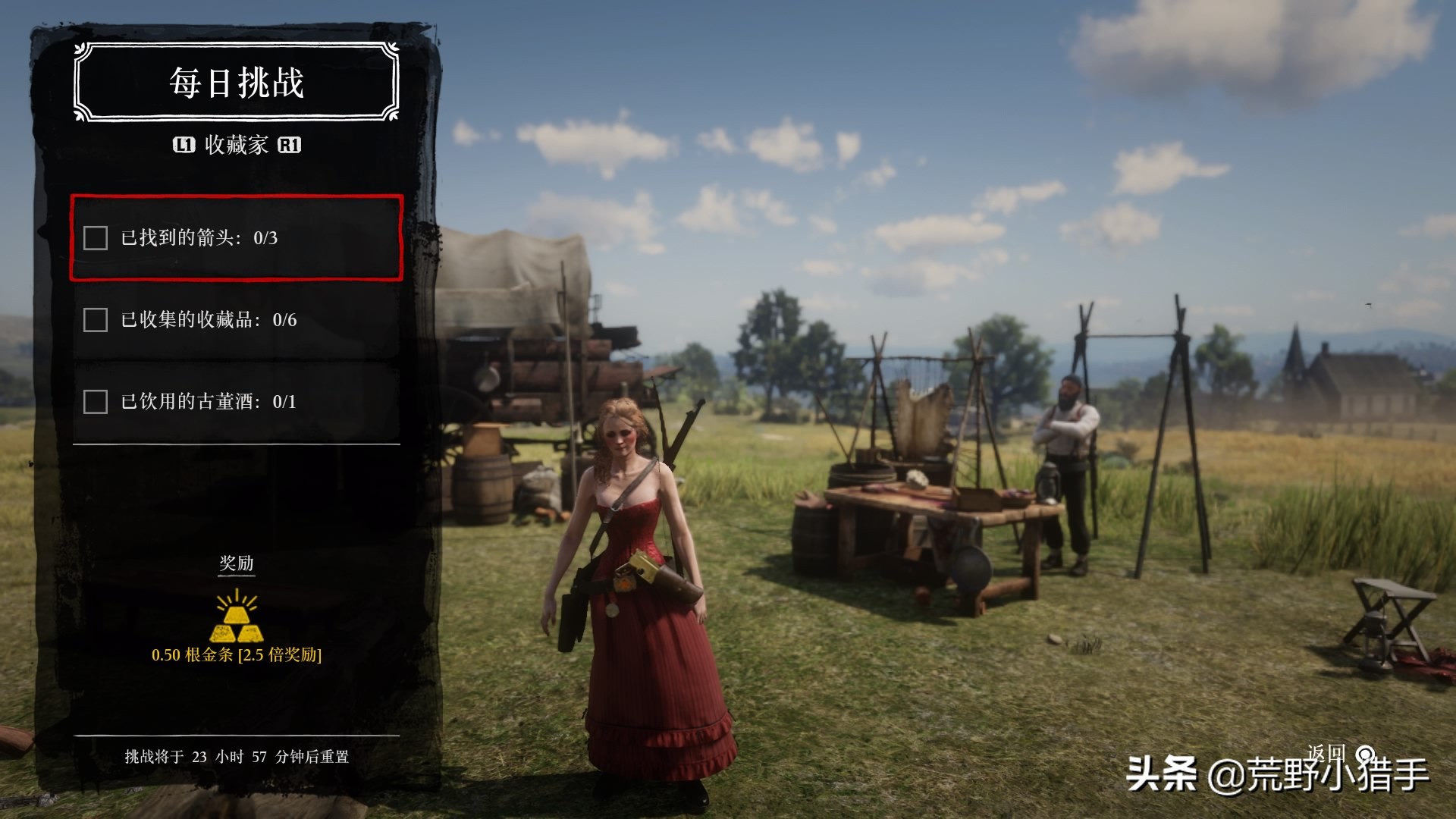Select the 已找到的箭头 challenge row
This screenshot has height=819, width=1456.
236,238
